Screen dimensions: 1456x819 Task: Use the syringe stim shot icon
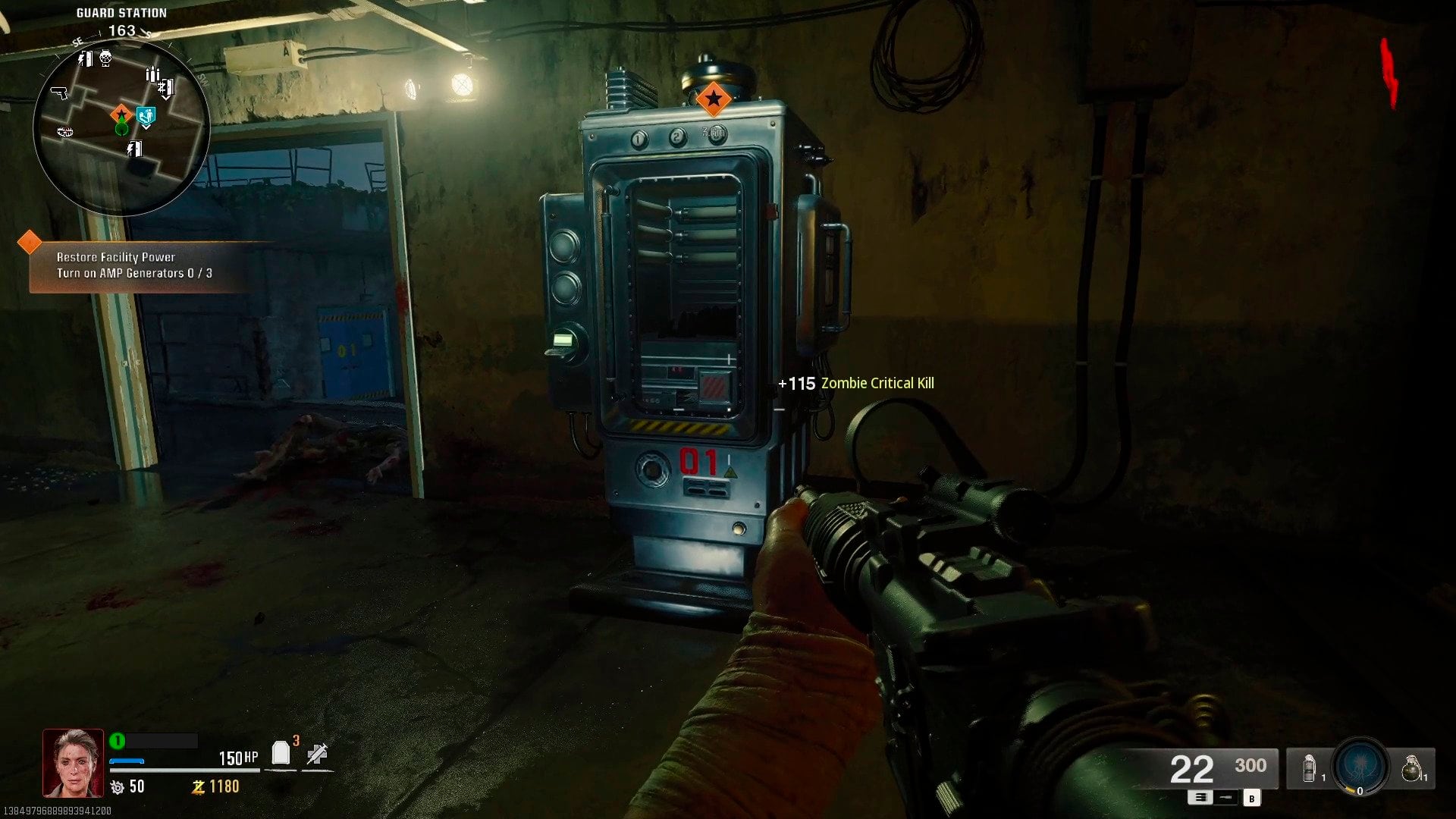pos(317,754)
